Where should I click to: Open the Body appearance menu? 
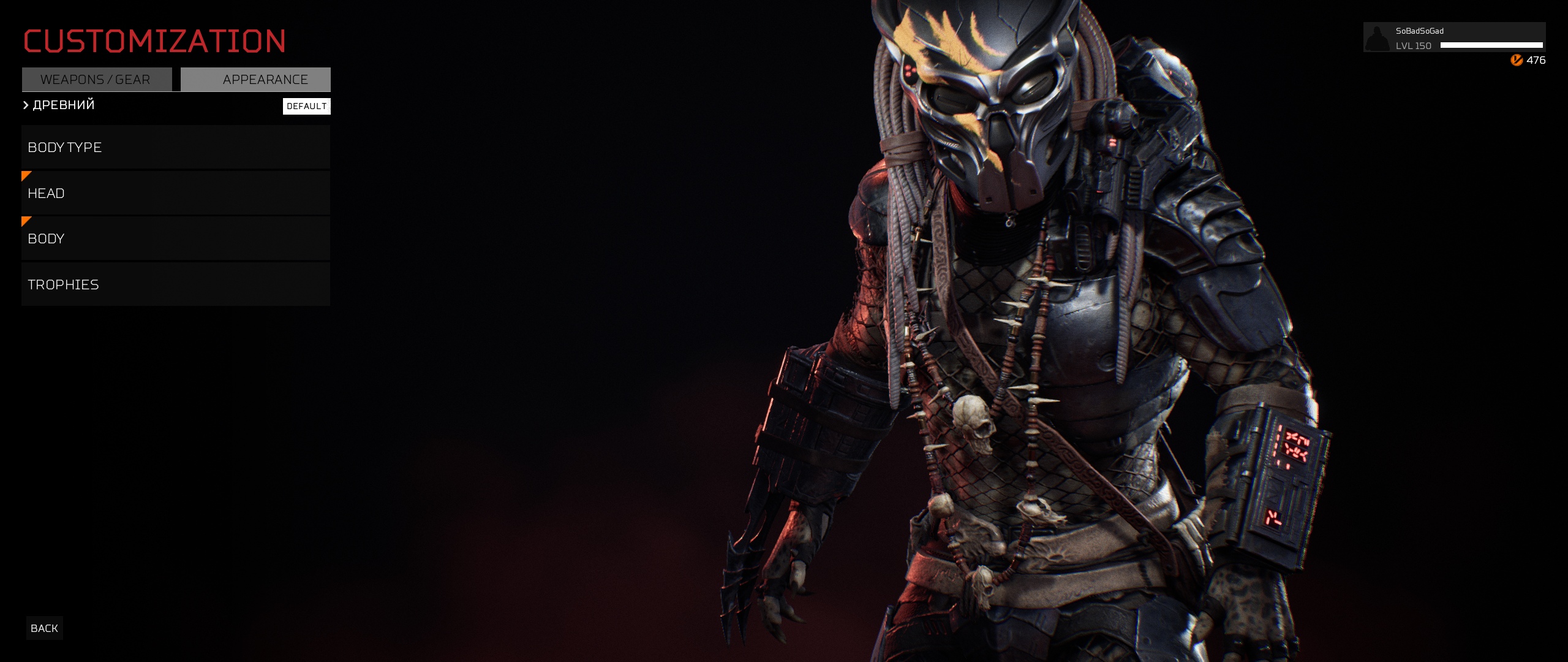click(x=176, y=239)
